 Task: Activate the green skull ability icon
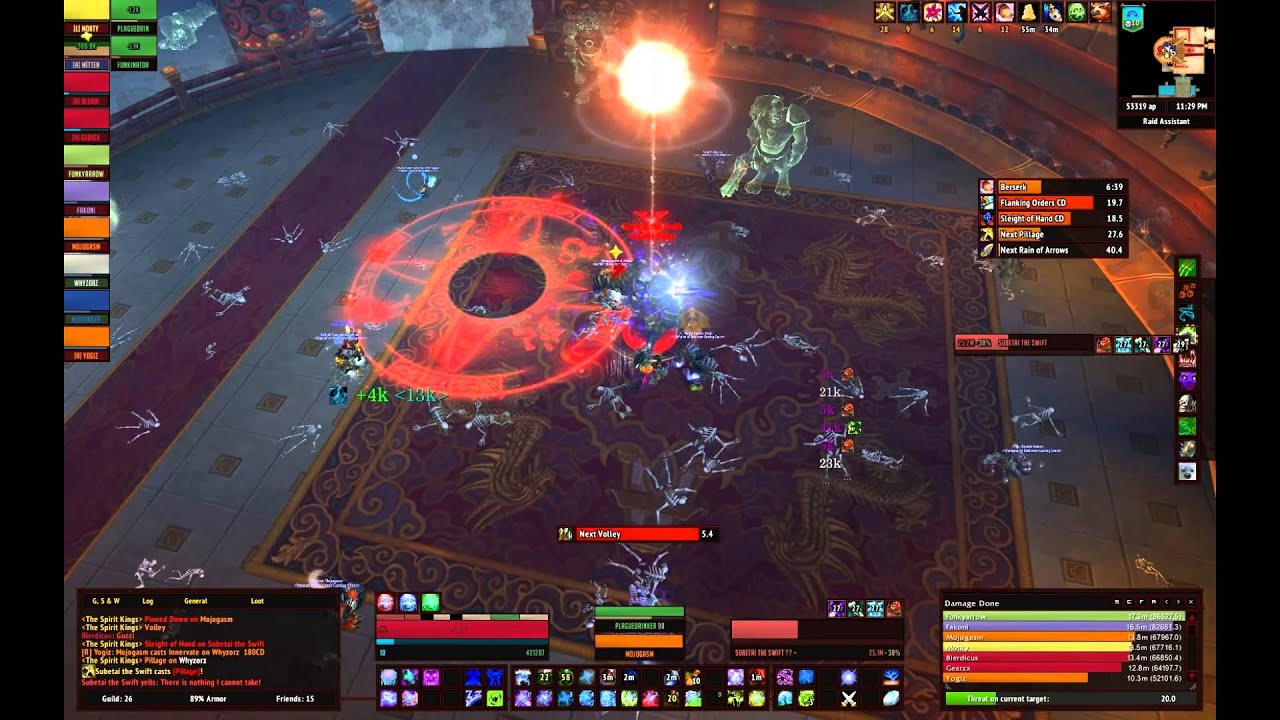1076,12
